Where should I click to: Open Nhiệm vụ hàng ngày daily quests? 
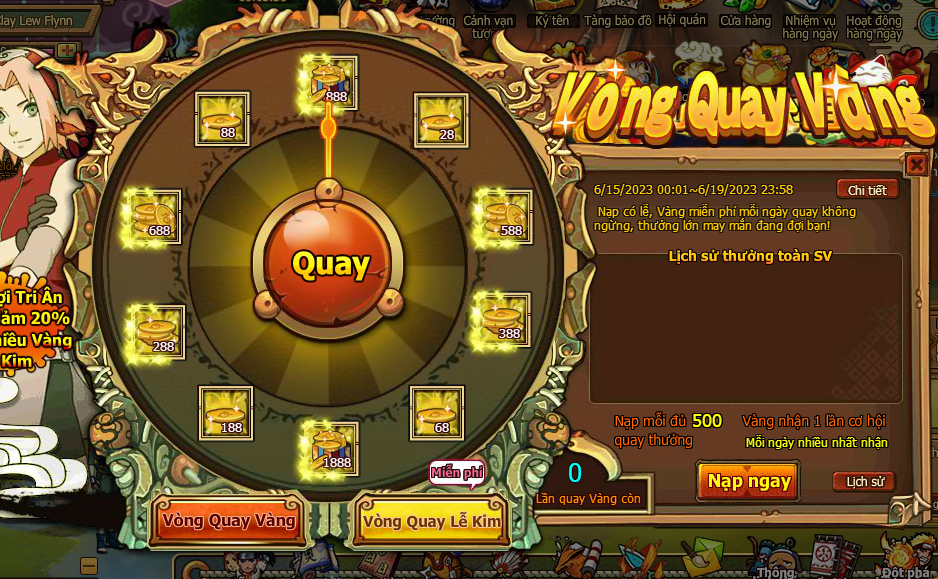[810, 26]
